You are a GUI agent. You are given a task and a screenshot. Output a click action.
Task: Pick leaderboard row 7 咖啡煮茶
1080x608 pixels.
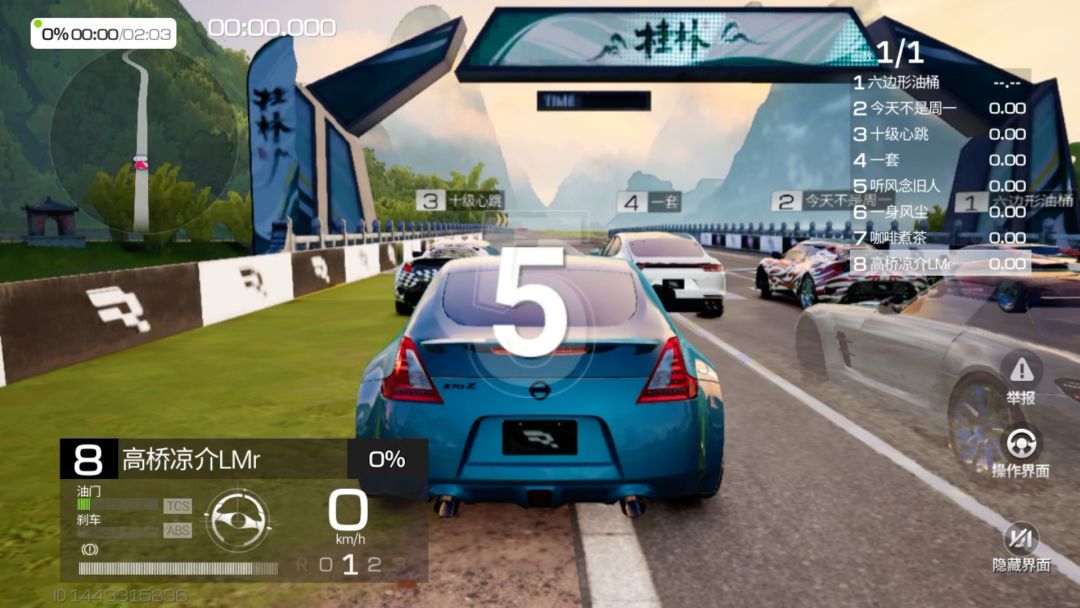pyautogui.click(x=939, y=238)
